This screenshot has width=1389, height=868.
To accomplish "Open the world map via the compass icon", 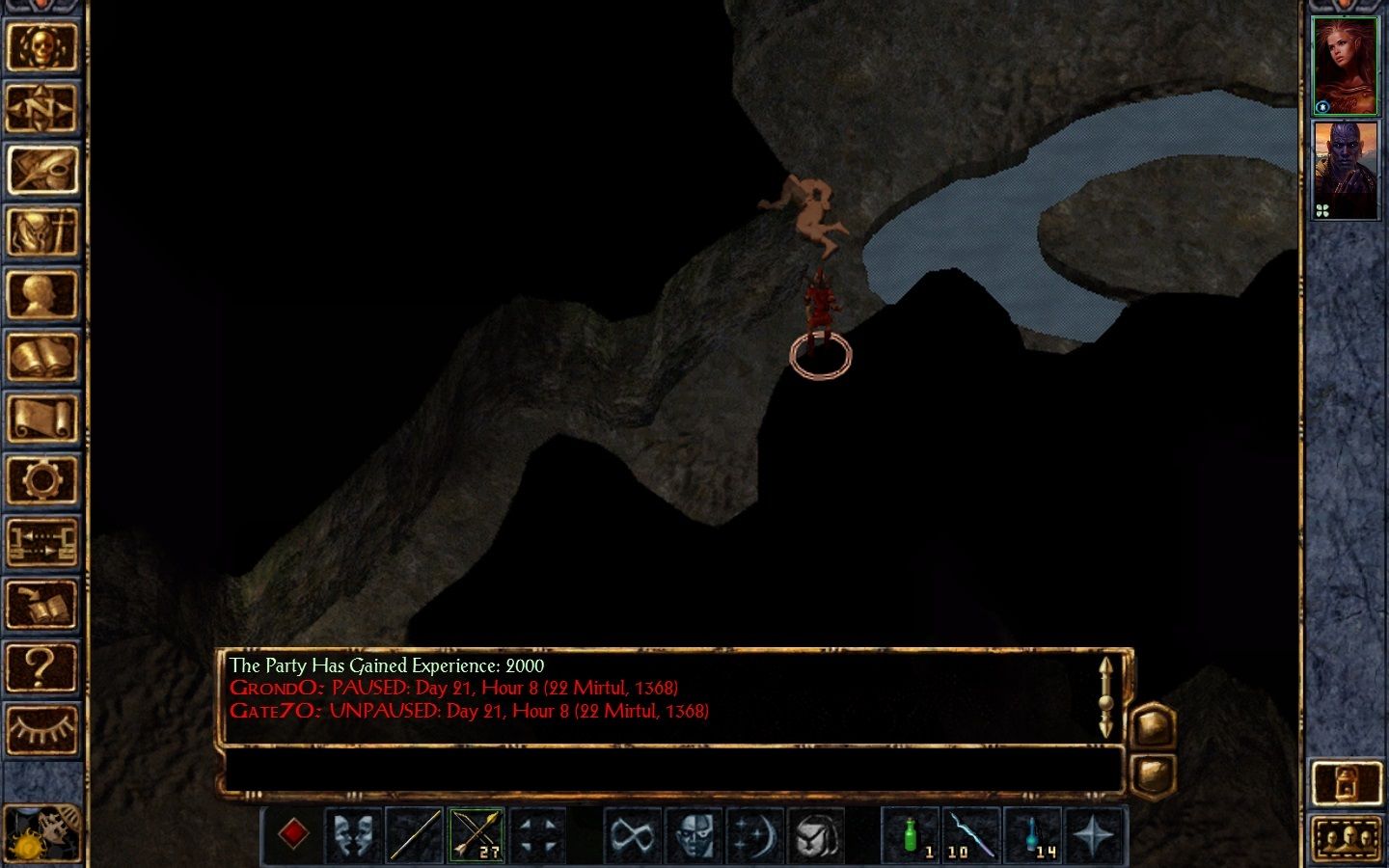I will [42, 109].
